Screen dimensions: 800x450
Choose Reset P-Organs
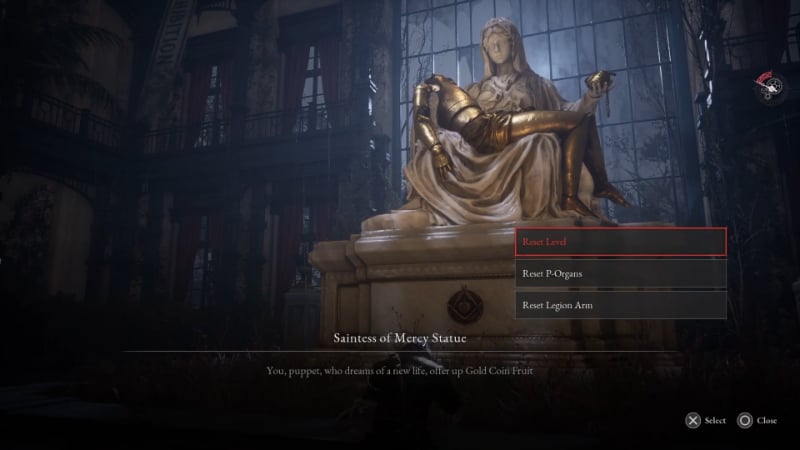(620, 273)
